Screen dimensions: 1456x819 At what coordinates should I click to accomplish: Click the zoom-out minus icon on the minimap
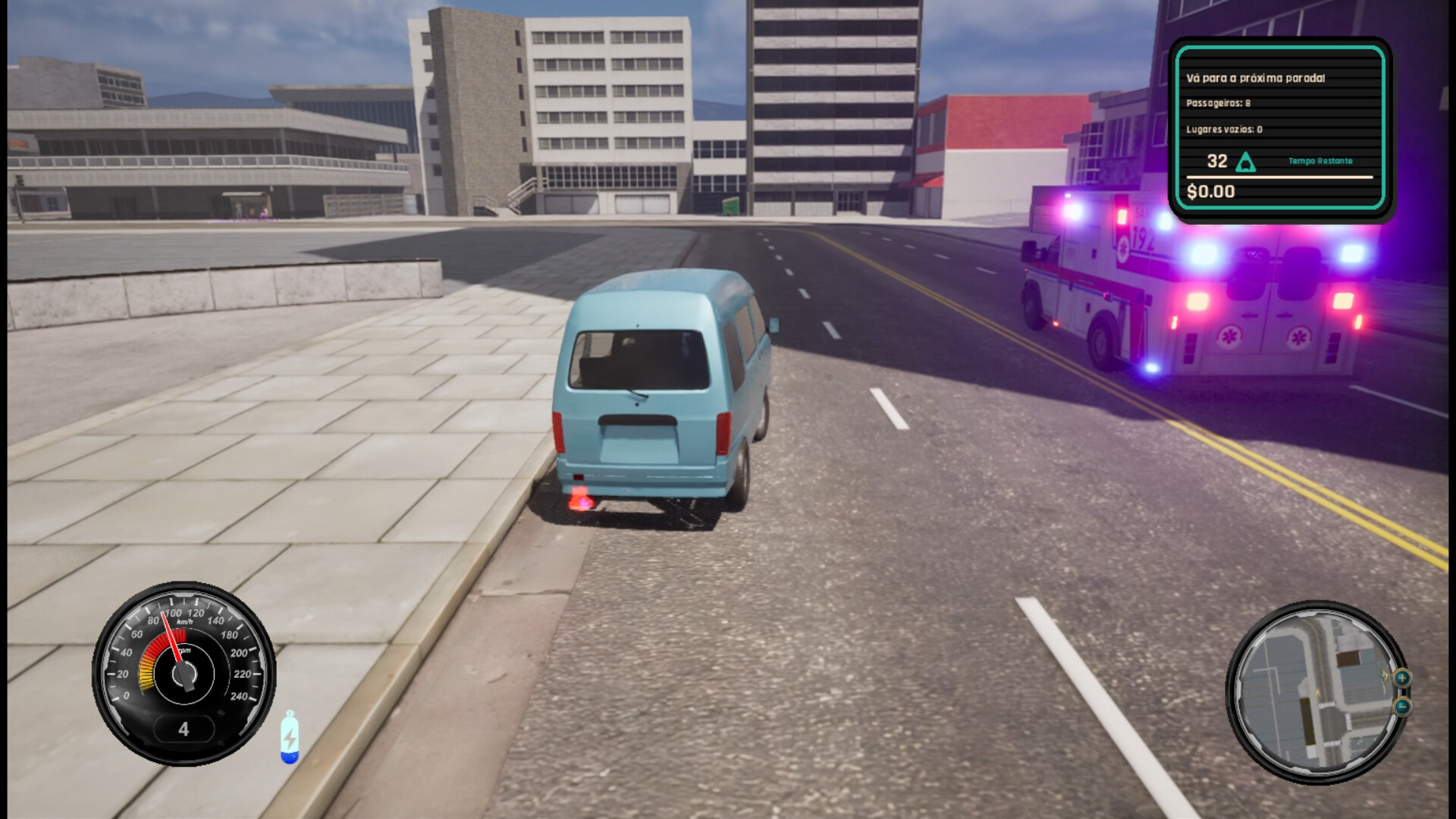(x=1401, y=707)
